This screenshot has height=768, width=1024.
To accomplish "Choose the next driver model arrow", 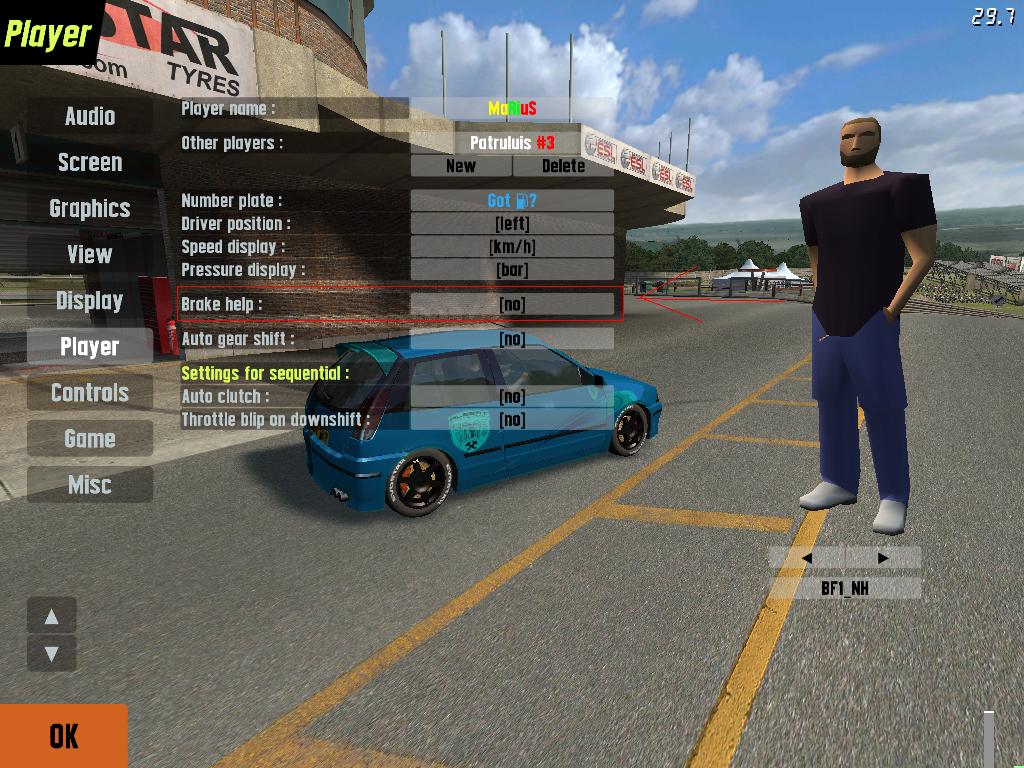I will [882, 558].
